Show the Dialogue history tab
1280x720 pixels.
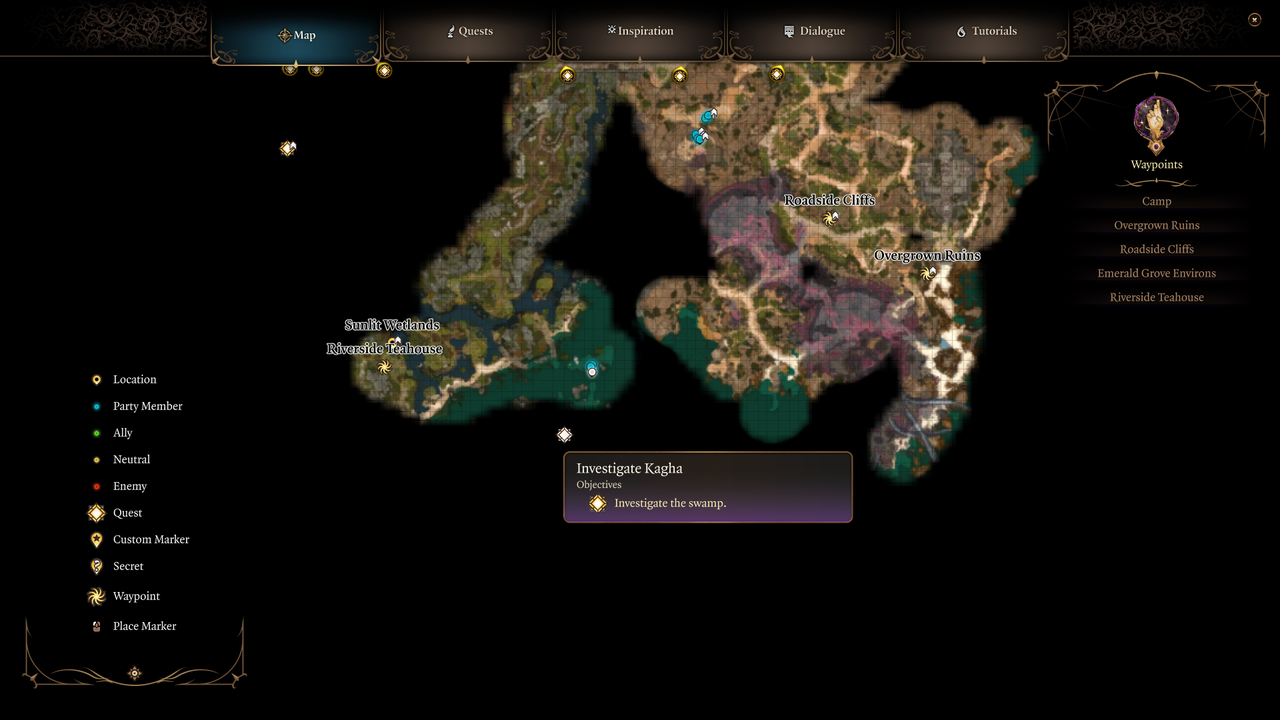[x=814, y=32]
